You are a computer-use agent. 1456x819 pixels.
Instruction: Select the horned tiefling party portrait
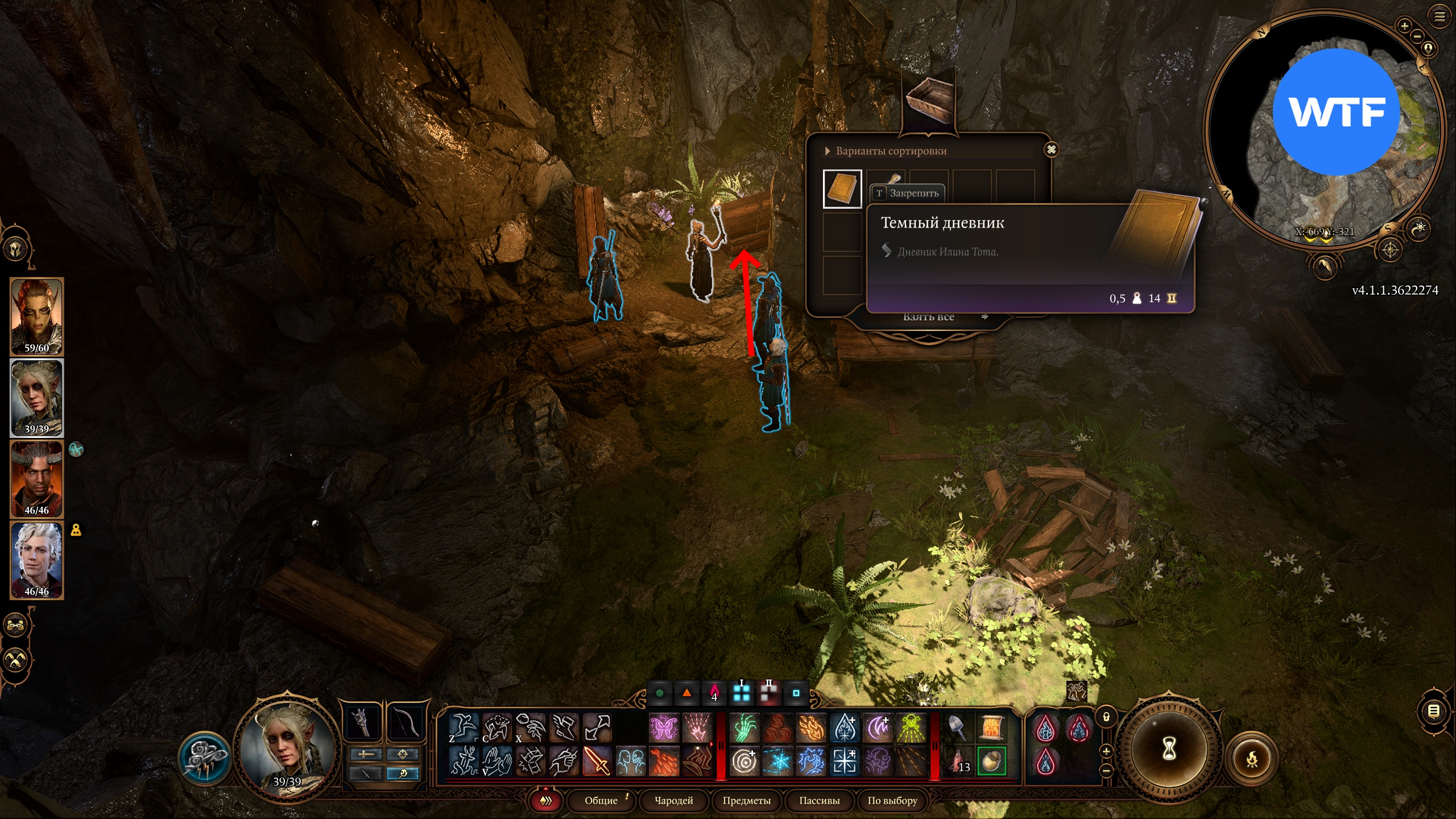[37, 479]
